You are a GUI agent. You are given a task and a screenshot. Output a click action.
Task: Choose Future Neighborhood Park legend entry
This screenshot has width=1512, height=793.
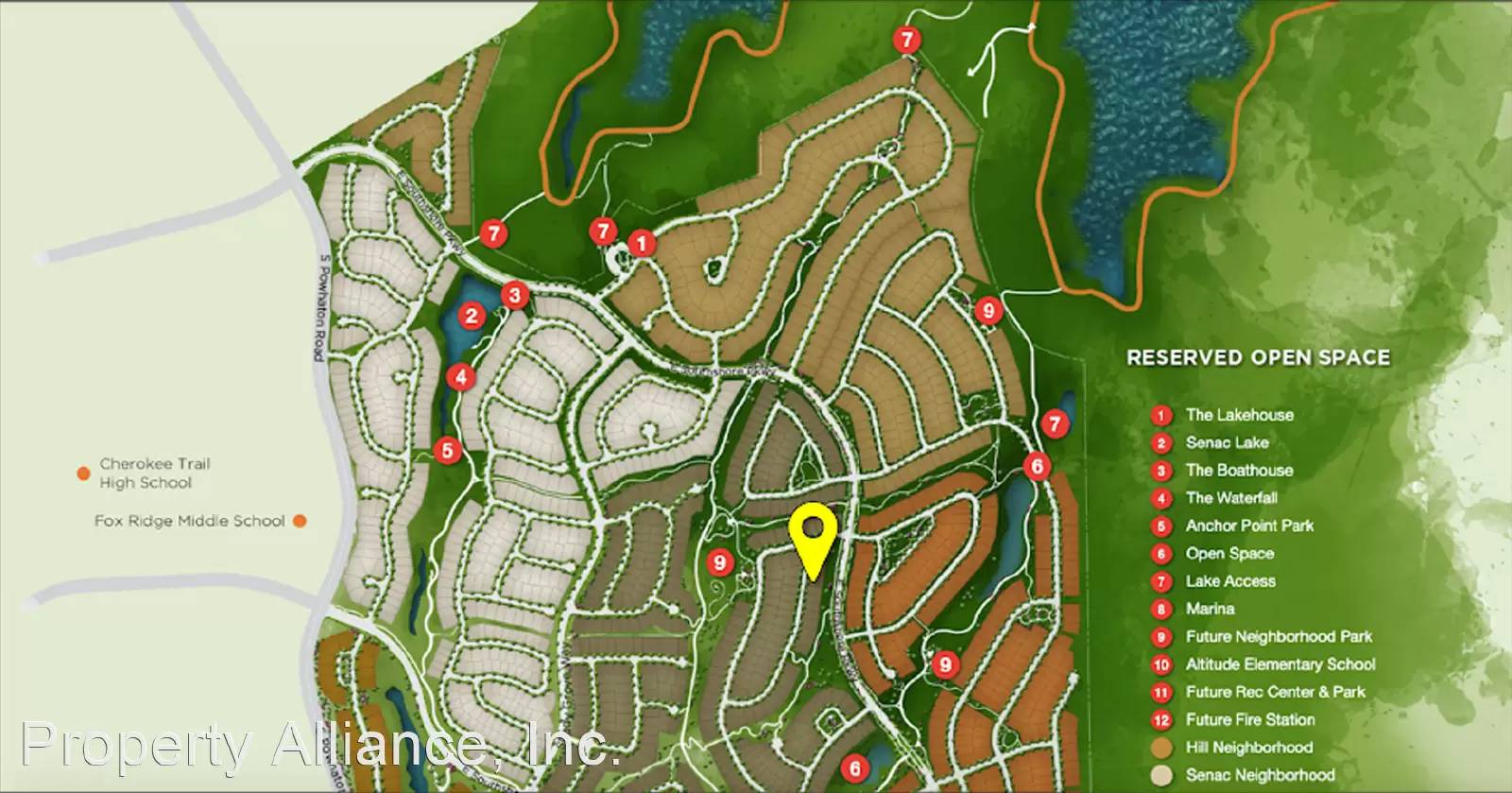[x=1279, y=637]
